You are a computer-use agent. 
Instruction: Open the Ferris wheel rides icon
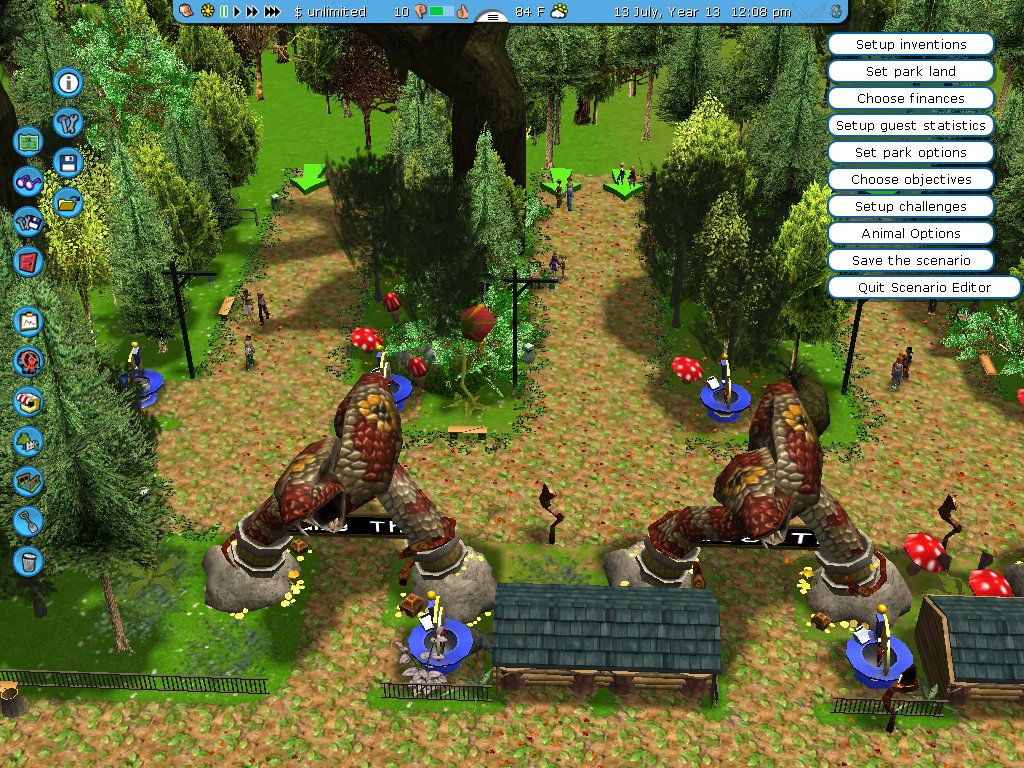28,361
